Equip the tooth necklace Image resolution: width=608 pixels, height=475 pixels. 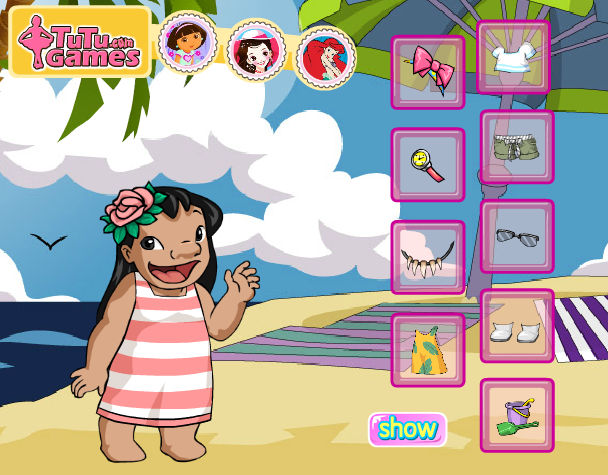point(427,257)
